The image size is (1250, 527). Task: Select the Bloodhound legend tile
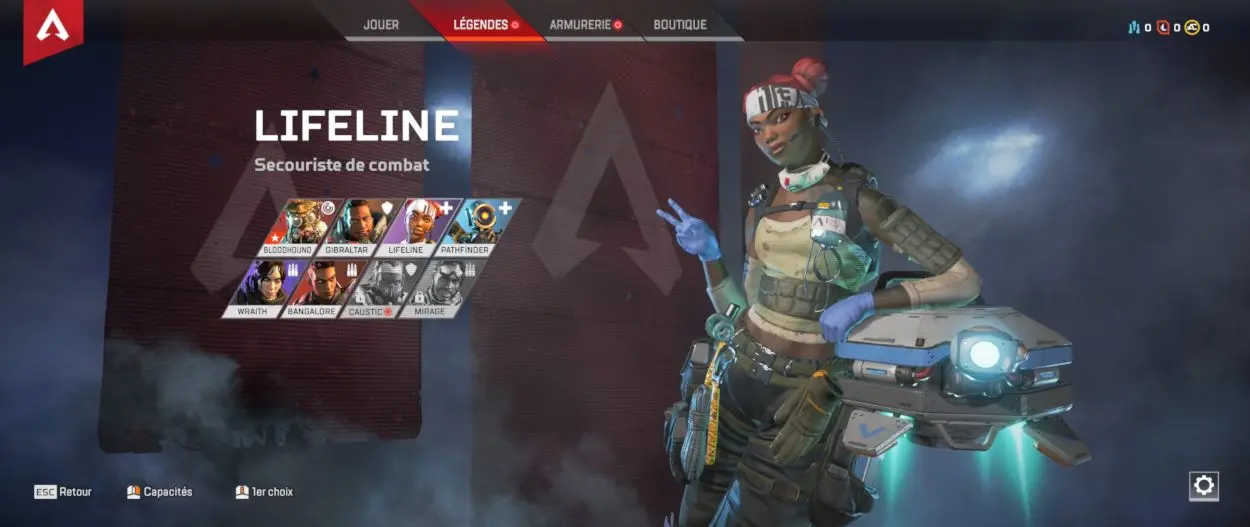295,226
